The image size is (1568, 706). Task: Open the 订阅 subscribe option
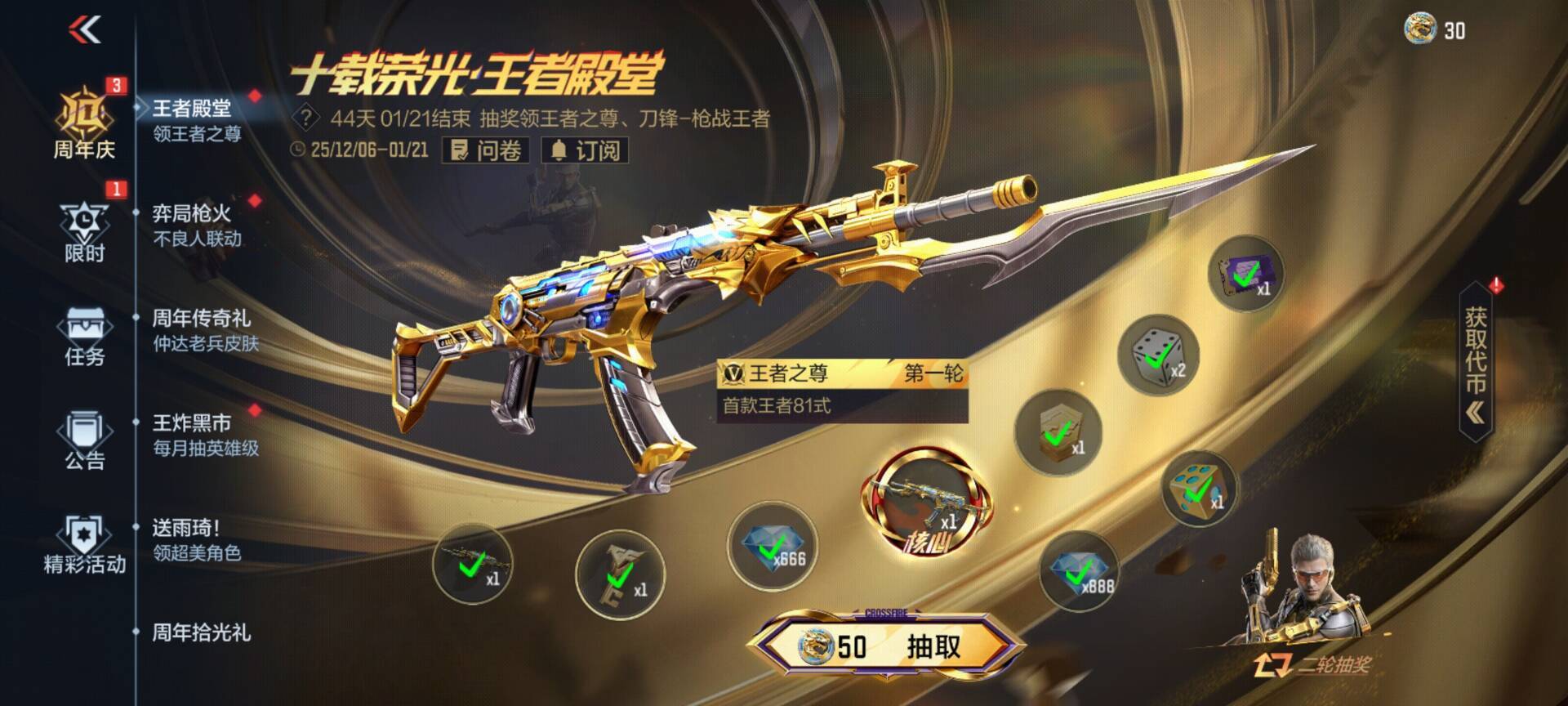pos(586,150)
